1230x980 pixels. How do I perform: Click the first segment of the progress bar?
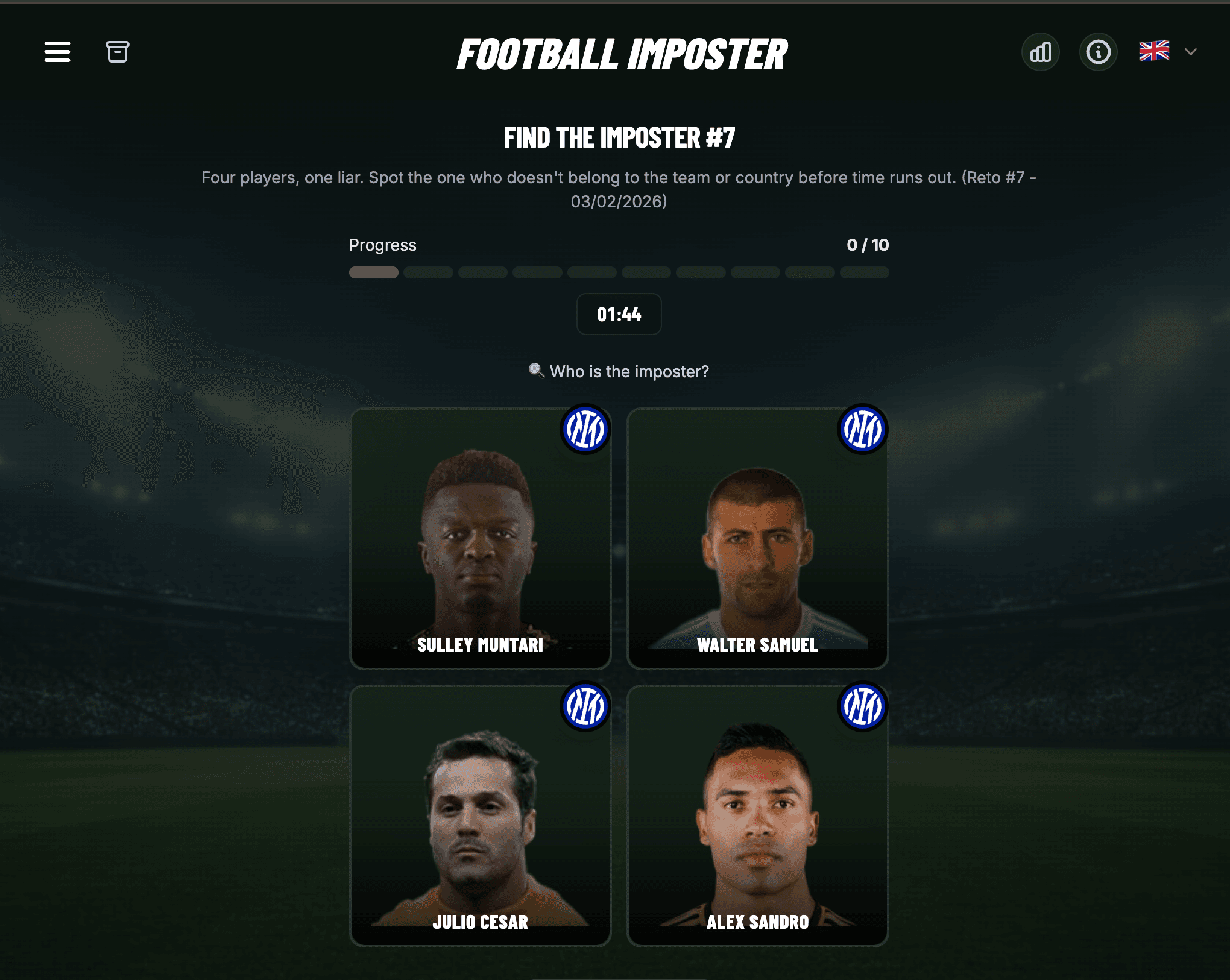(x=373, y=272)
